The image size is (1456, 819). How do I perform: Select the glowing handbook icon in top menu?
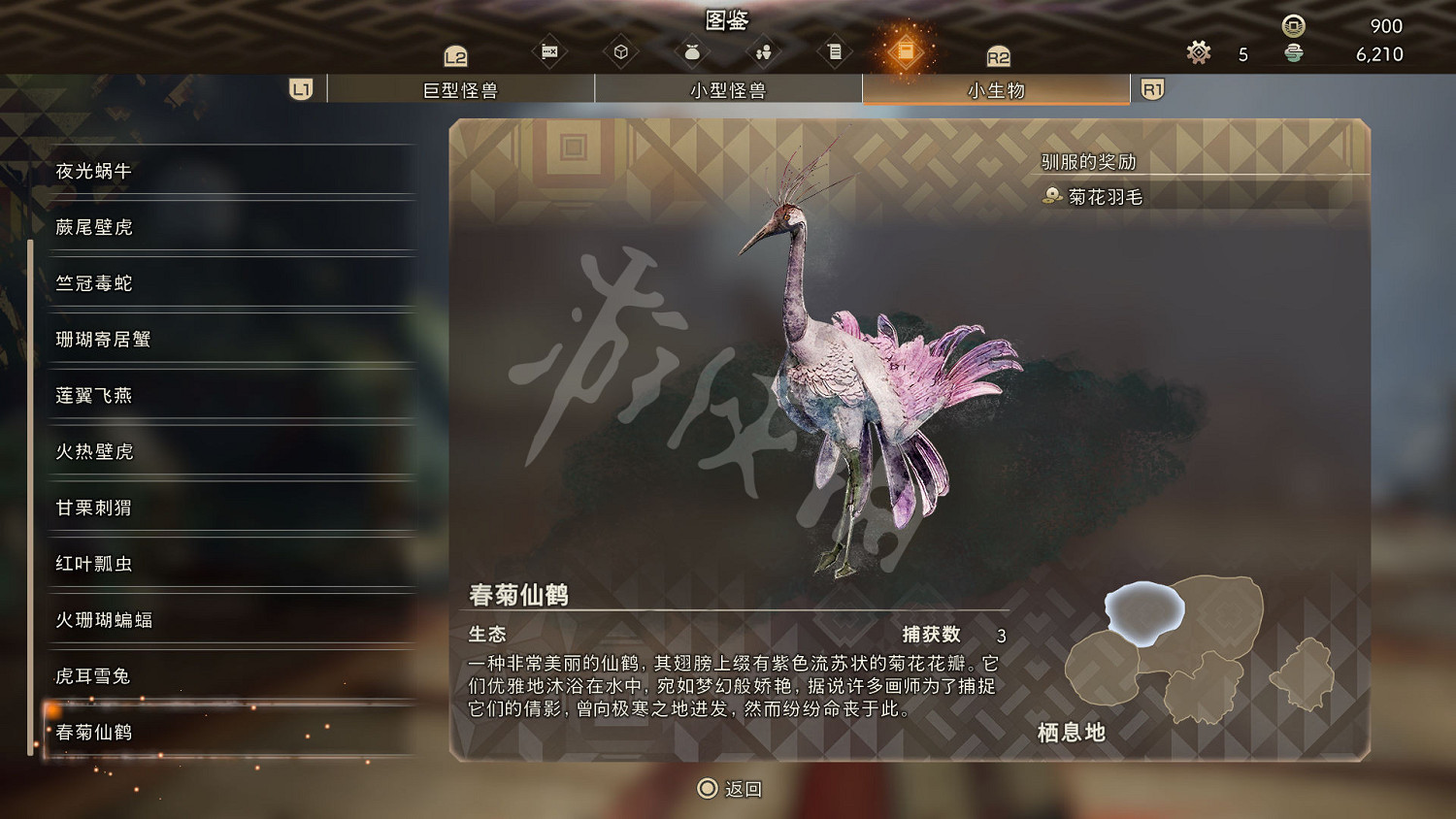pos(908,50)
